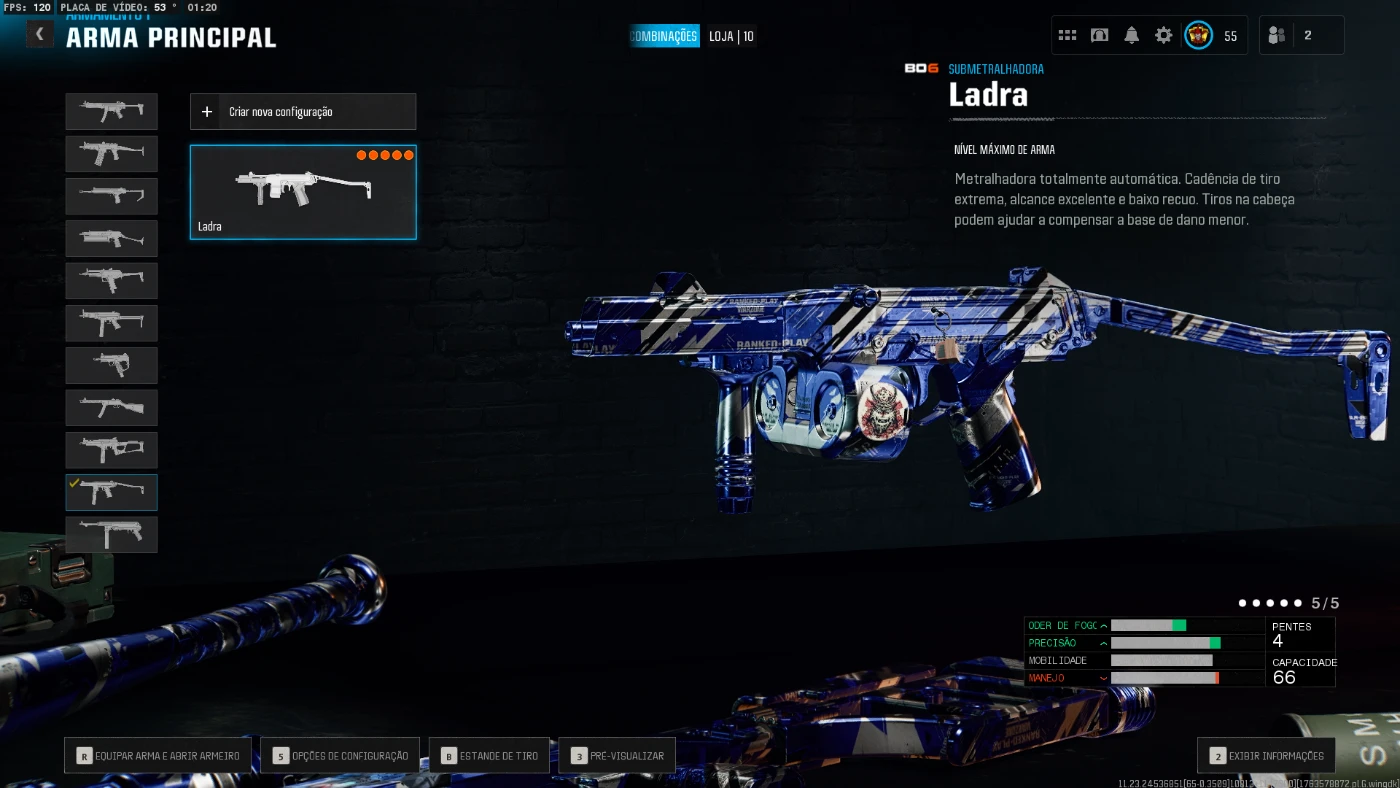Choose Equipar arma e abrir armeiro
The width and height of the screenshot is (1400, 788).
click(x=158, y=756)
